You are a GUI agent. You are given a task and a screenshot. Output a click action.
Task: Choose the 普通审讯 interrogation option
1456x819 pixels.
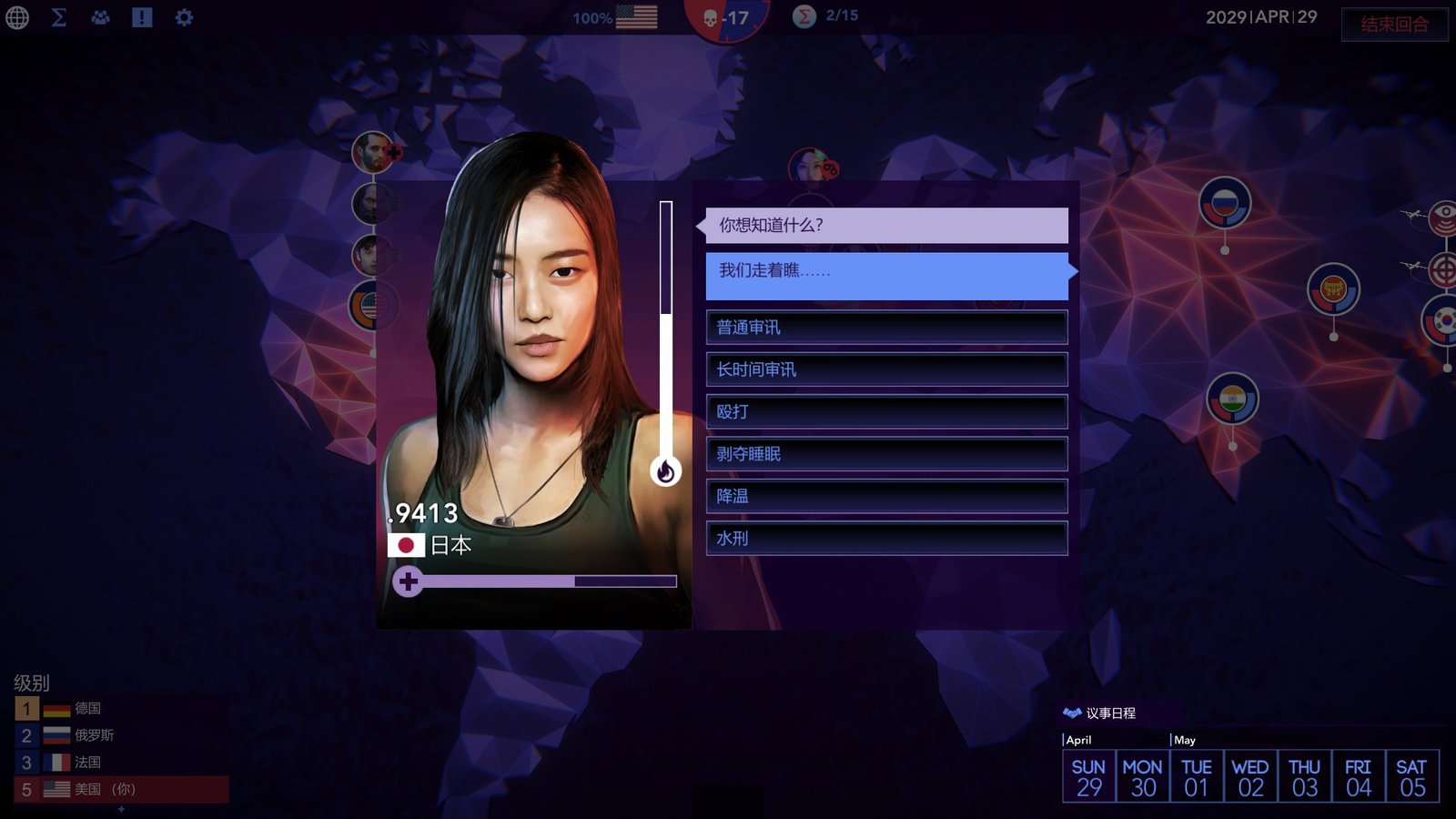[886, 328]
